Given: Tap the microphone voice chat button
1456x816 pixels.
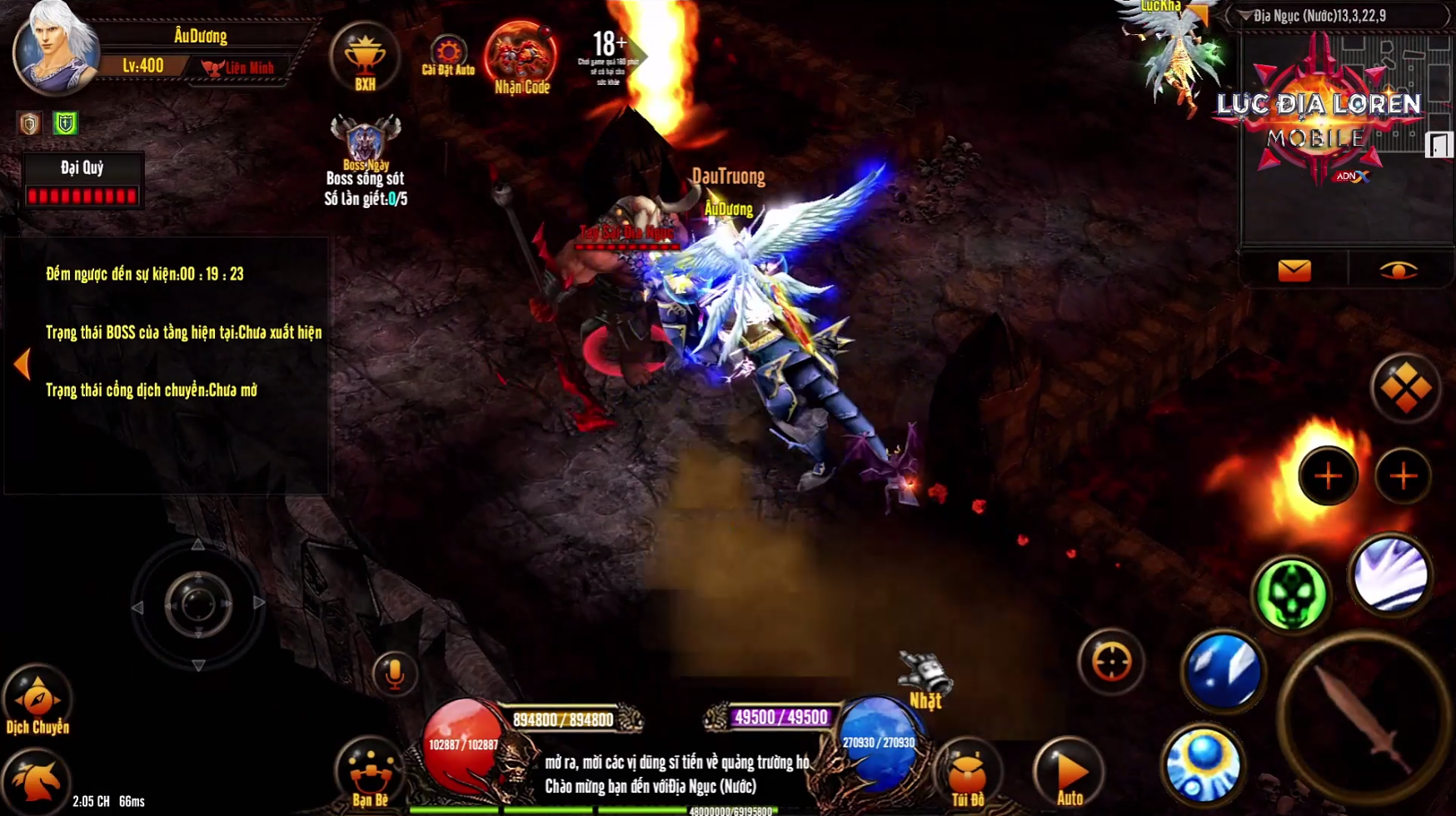Looking at the screenshot, I should point(395,673).
